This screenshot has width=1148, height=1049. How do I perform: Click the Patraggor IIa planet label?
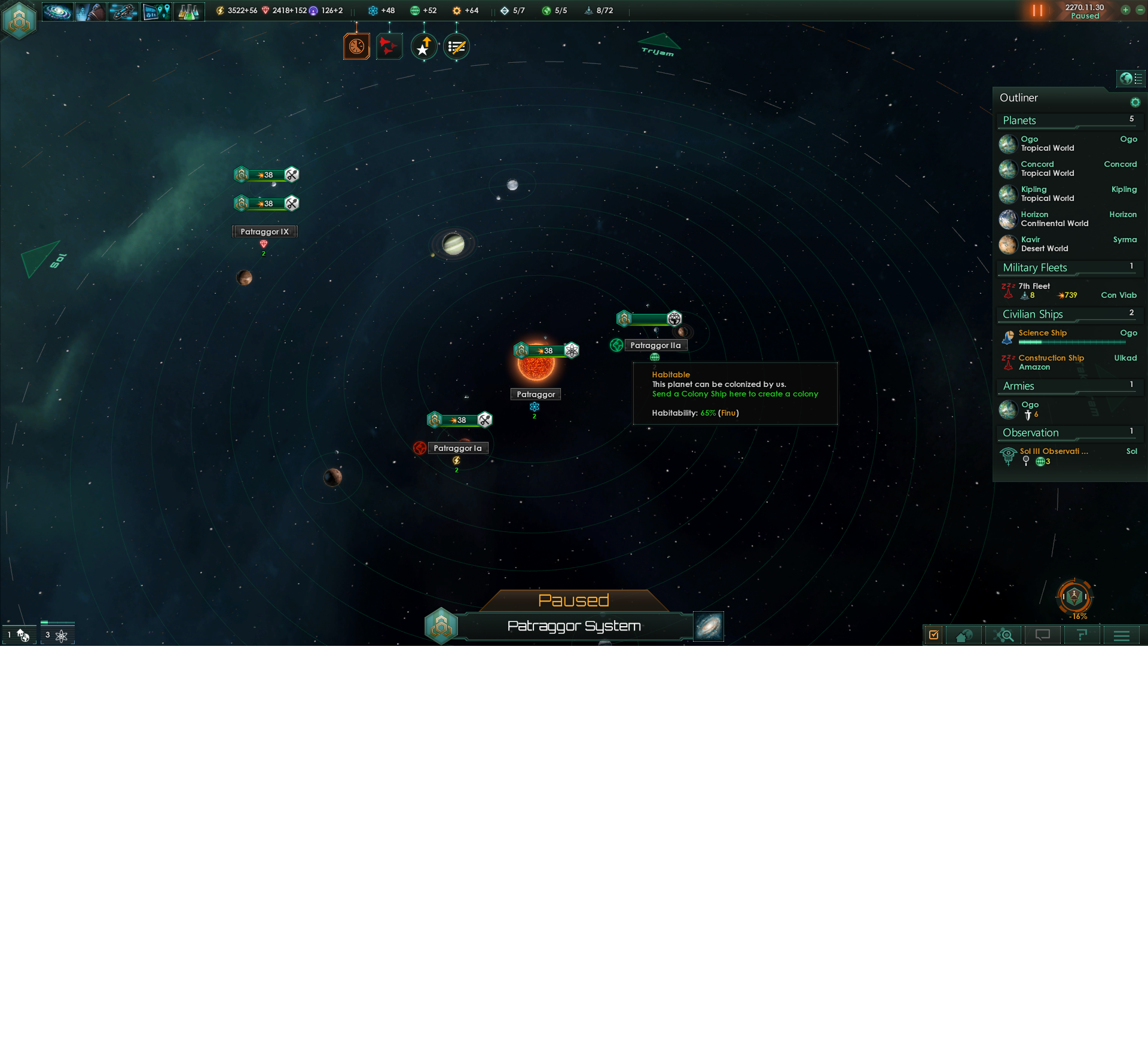pos(657,345)
